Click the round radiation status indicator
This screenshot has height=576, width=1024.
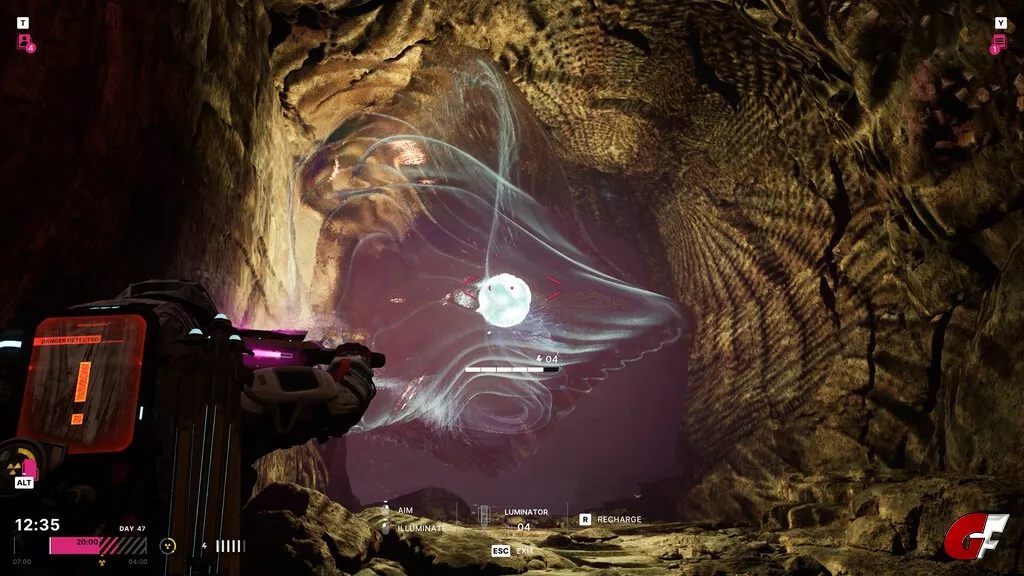[x=168, y=546]
